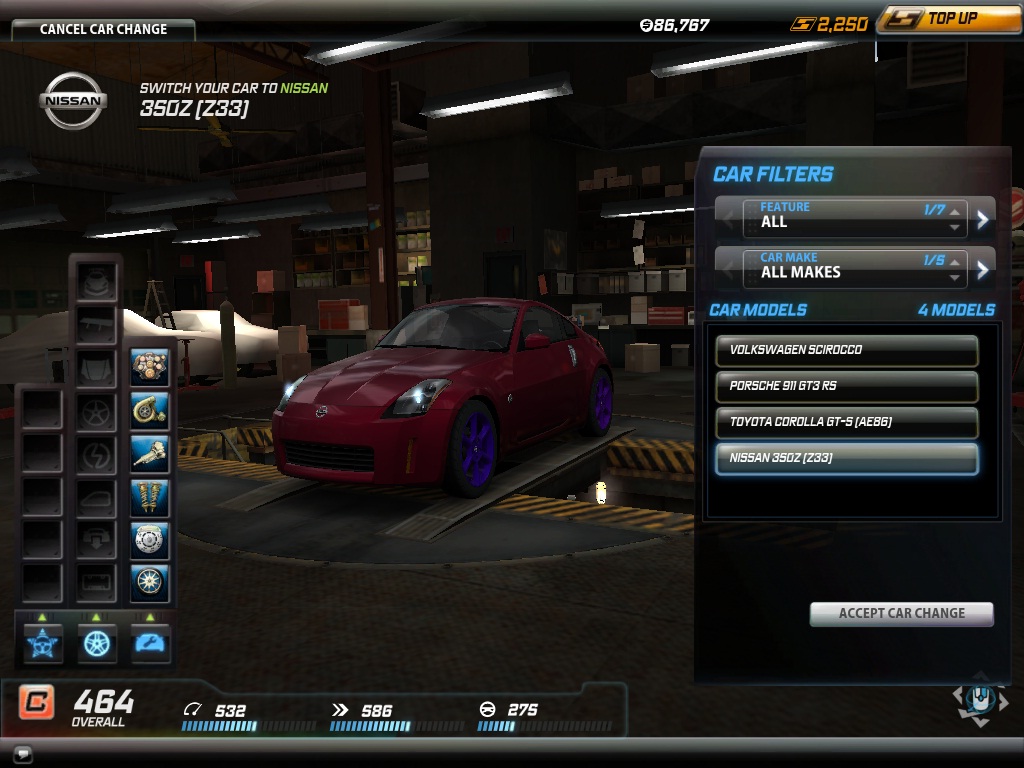The image size is (1024, 768).
Task: Open the car wrench performance category
Action: pos(150,643)
